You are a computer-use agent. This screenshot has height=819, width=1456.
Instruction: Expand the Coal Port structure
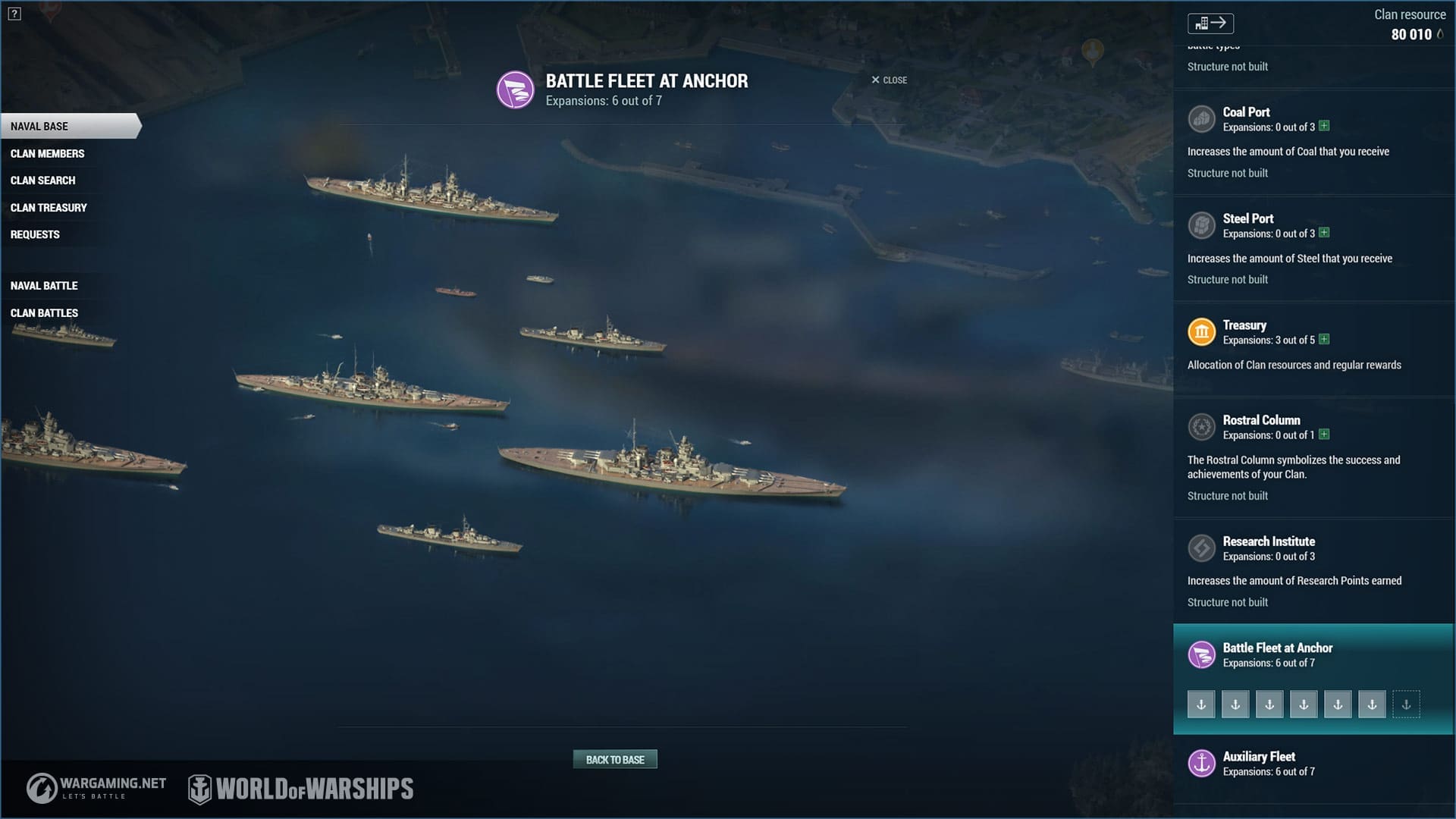[x=1324, y=126]
